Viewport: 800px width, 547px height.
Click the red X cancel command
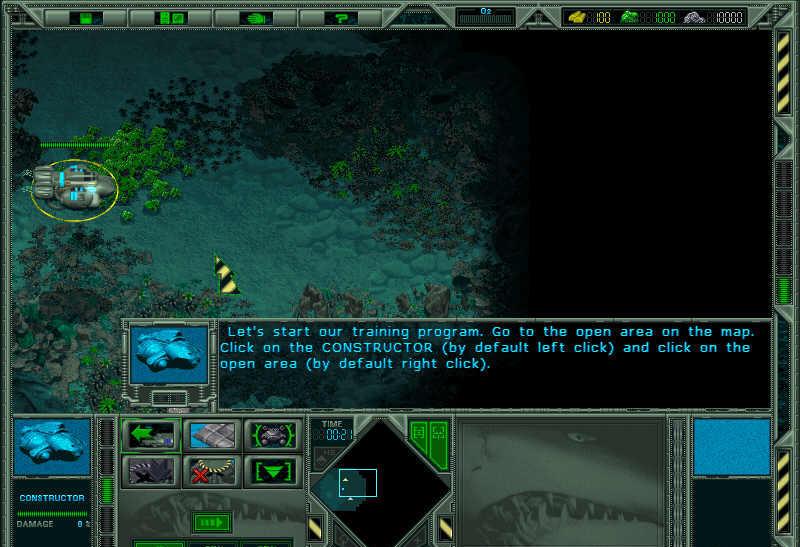211,470
